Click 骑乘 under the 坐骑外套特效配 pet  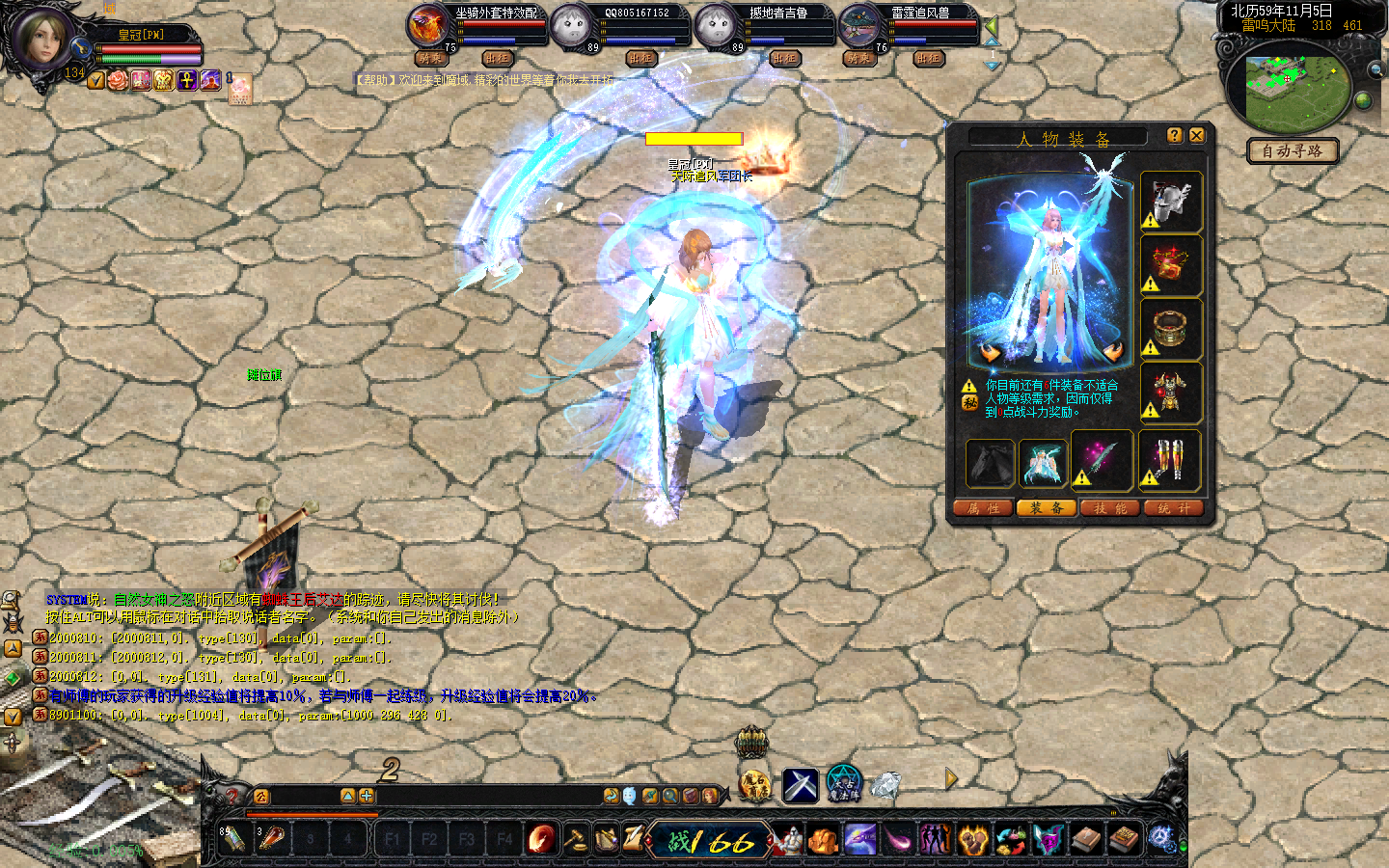click(431, 59)
